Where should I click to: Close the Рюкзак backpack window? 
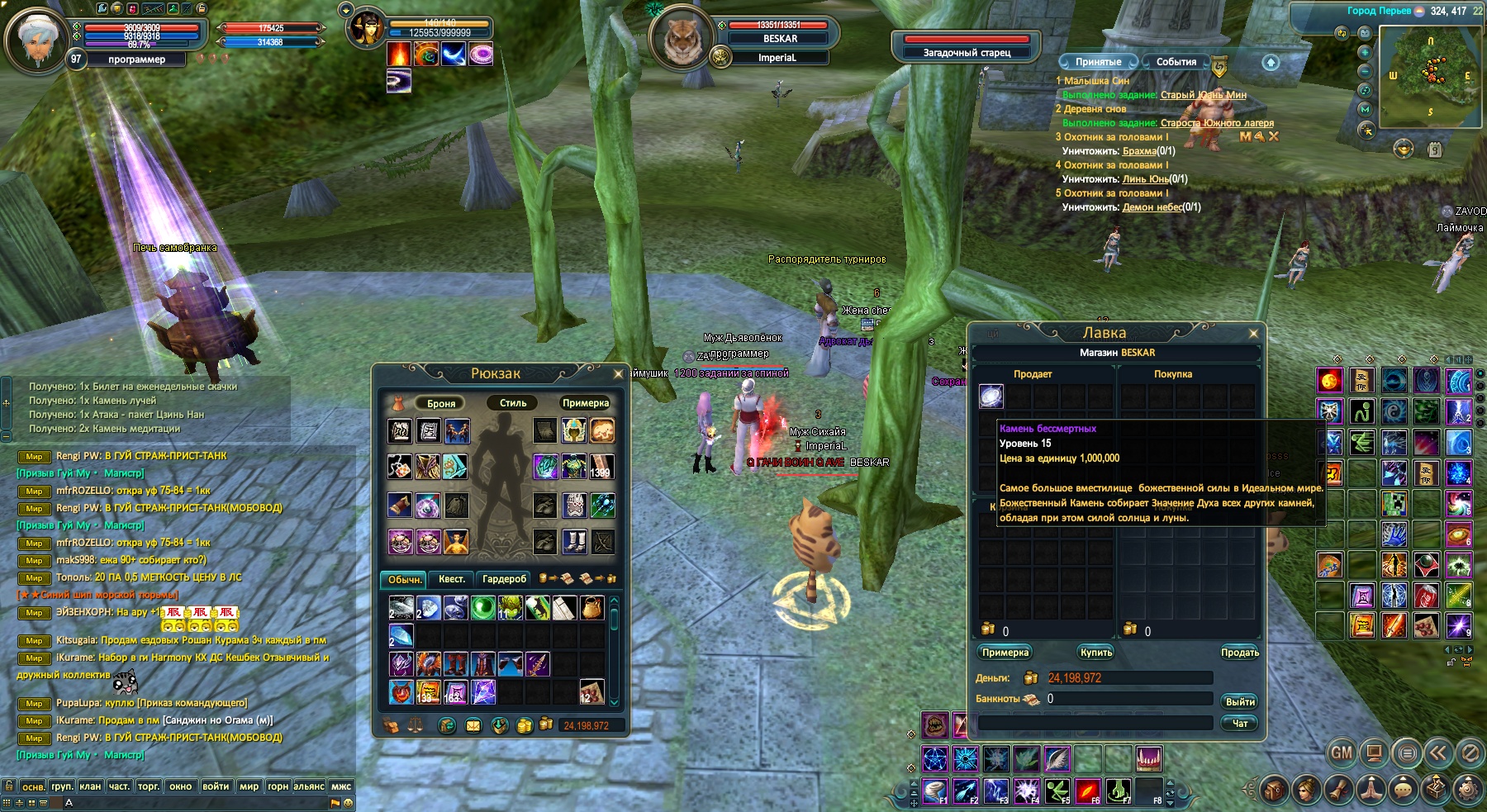pyautogui.click(x=618, y=374)
